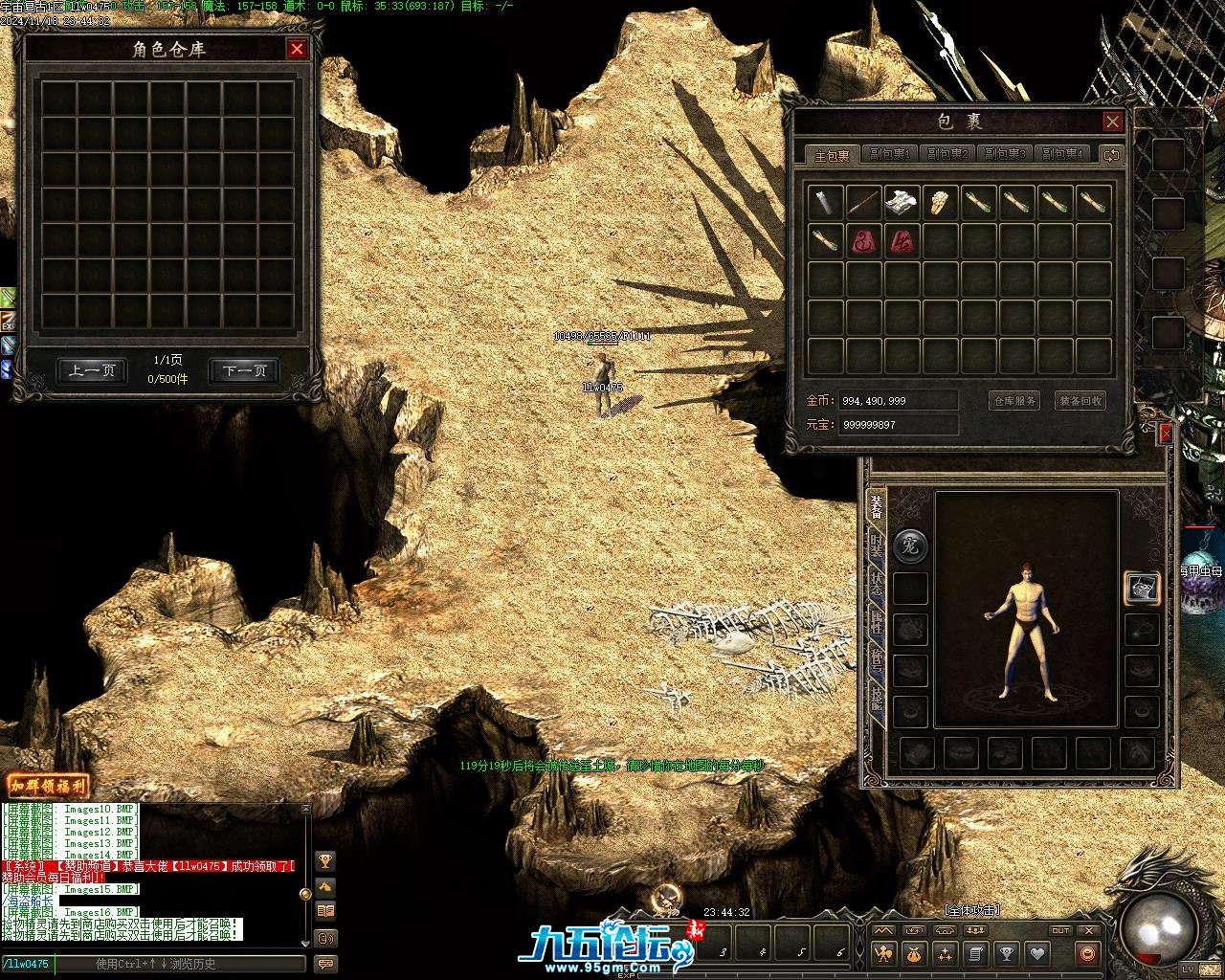Close the 包裹 inventory window
The width and height of the screenshot is (1225, 980).
pos(1112,122)
